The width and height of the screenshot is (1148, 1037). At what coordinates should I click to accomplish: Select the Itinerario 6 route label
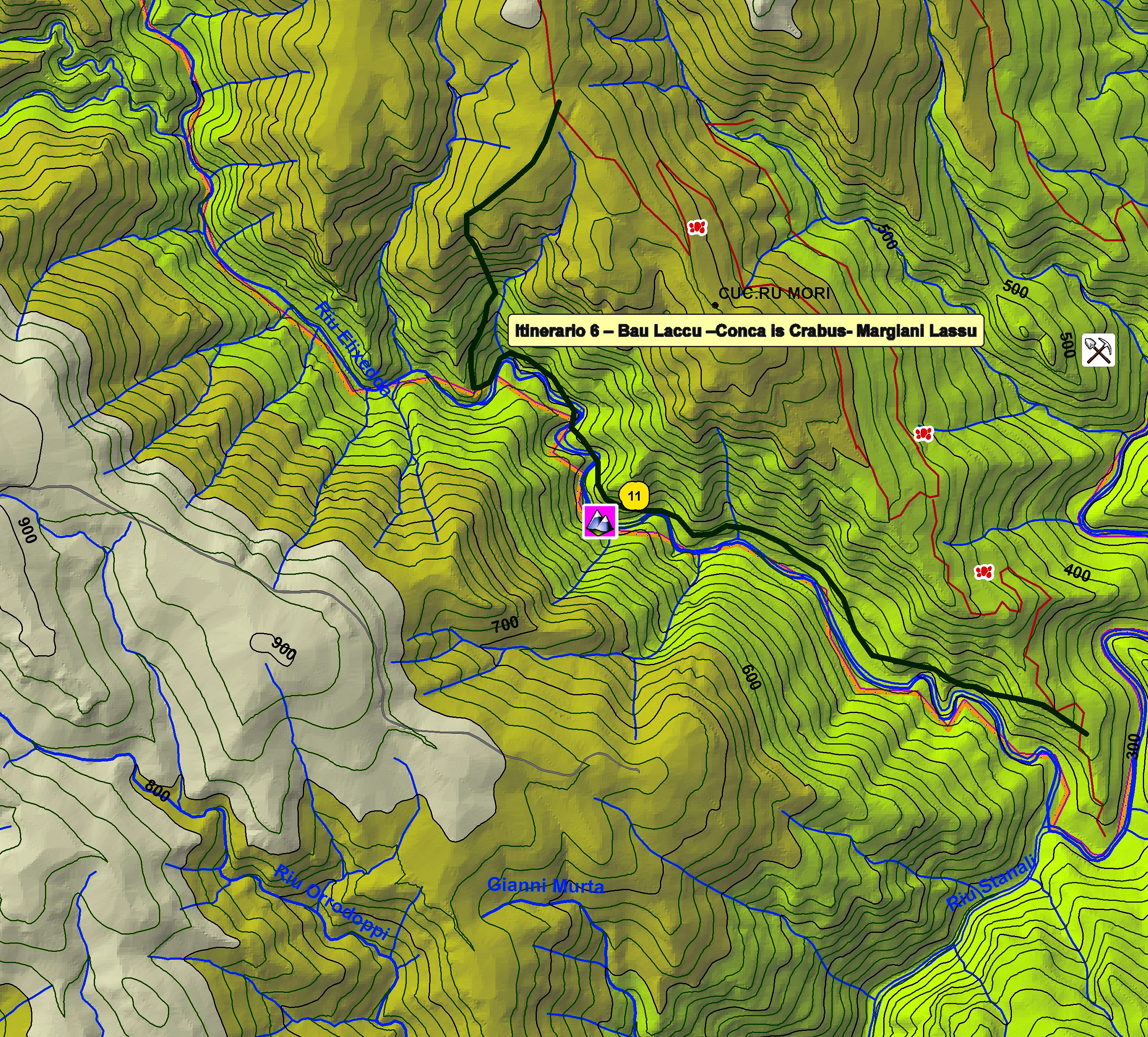click(x=745, y=330)
